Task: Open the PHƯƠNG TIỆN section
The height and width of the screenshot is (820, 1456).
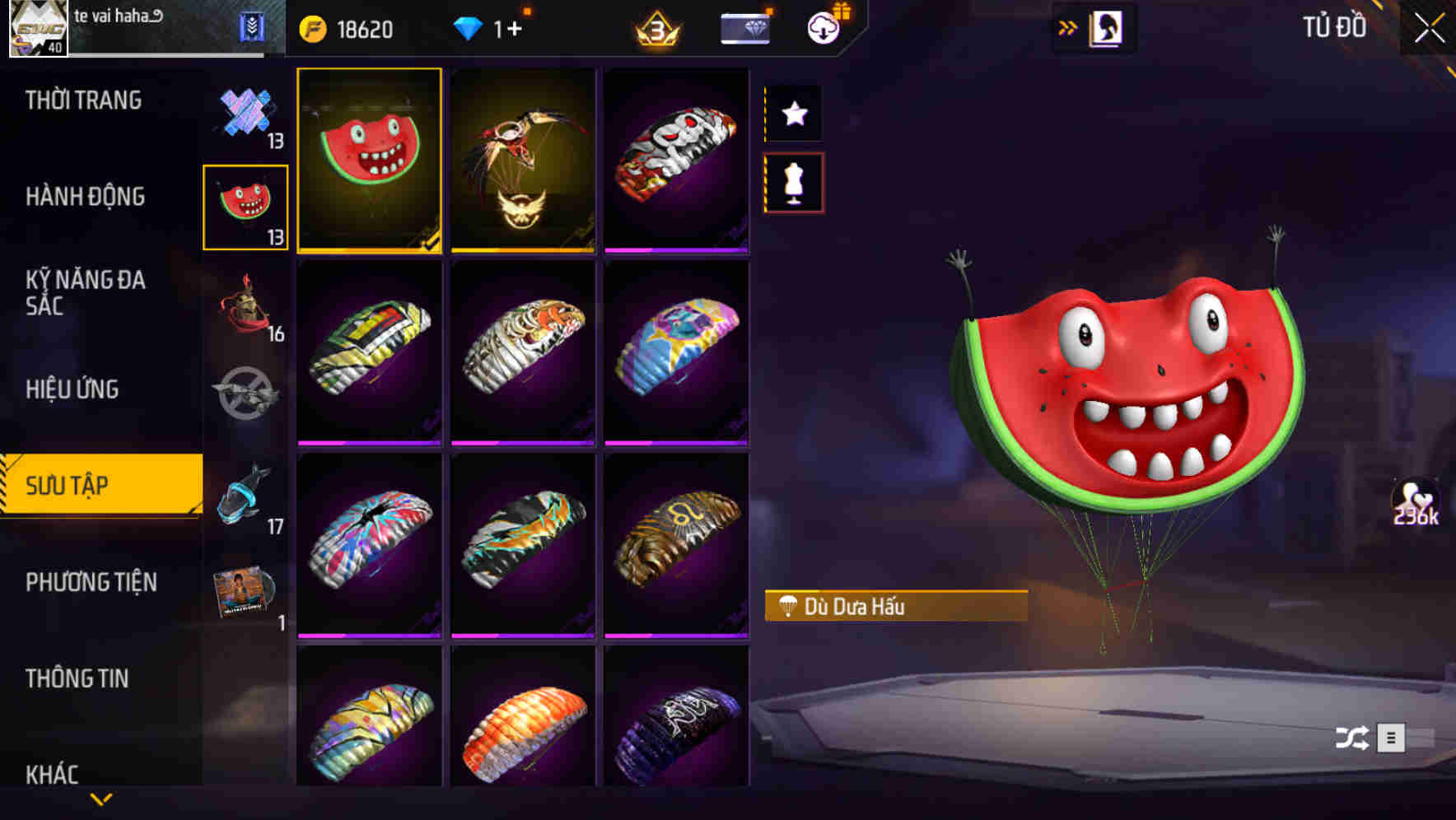Action: (91, 581)
